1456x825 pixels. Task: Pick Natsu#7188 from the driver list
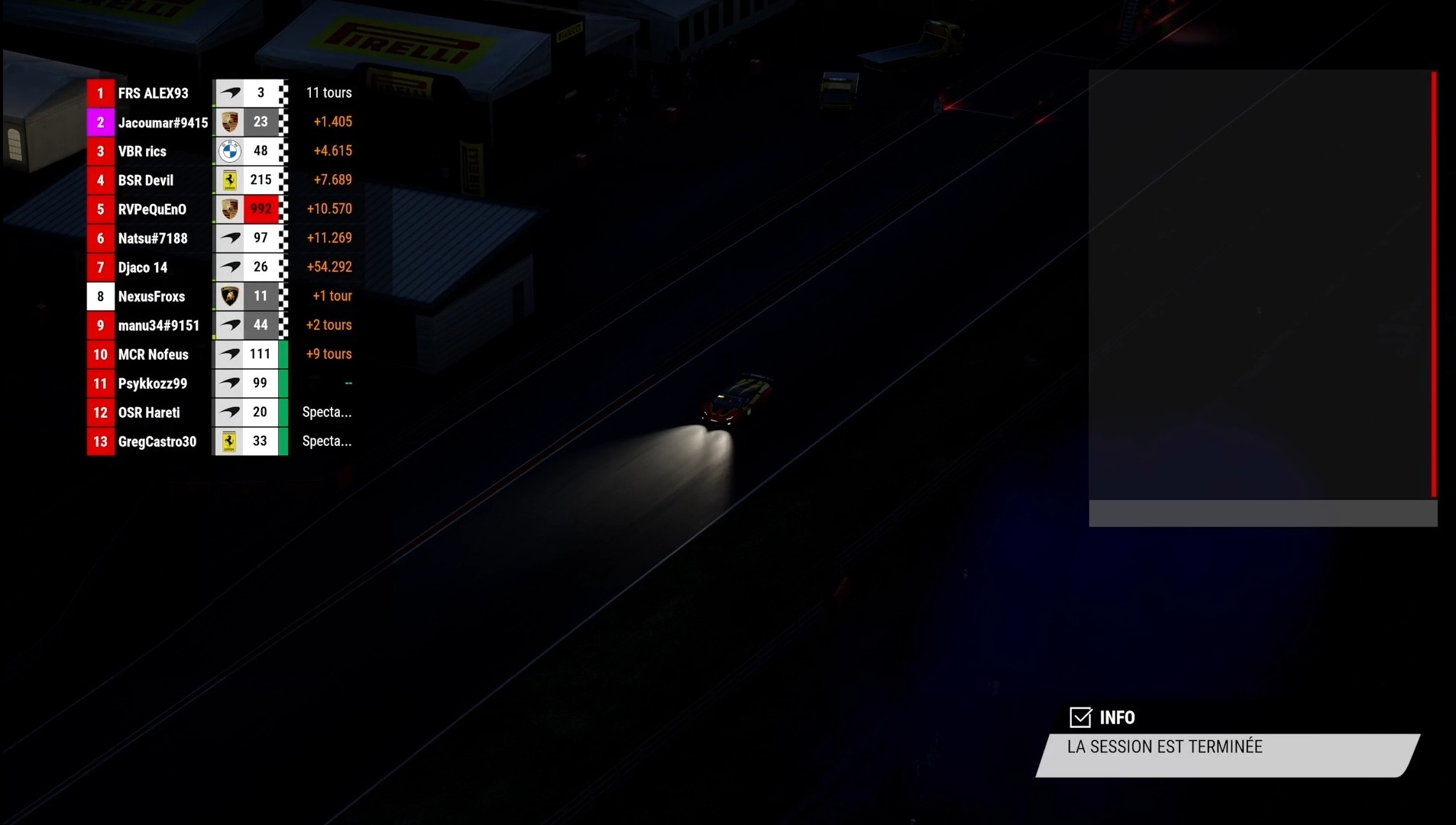153,238
